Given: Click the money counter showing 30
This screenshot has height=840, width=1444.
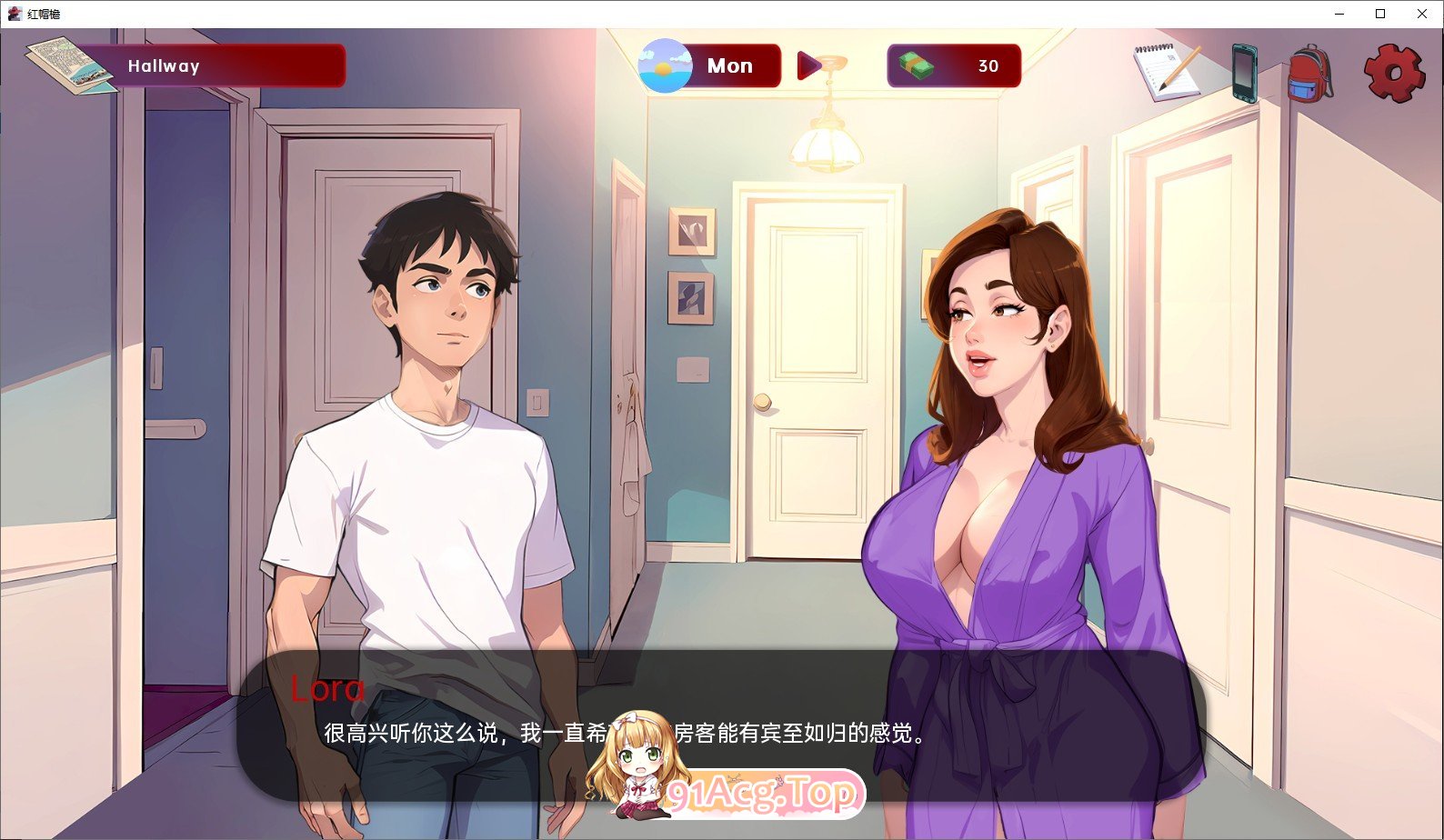Looking at the screenshot, I should pos(988,65).
